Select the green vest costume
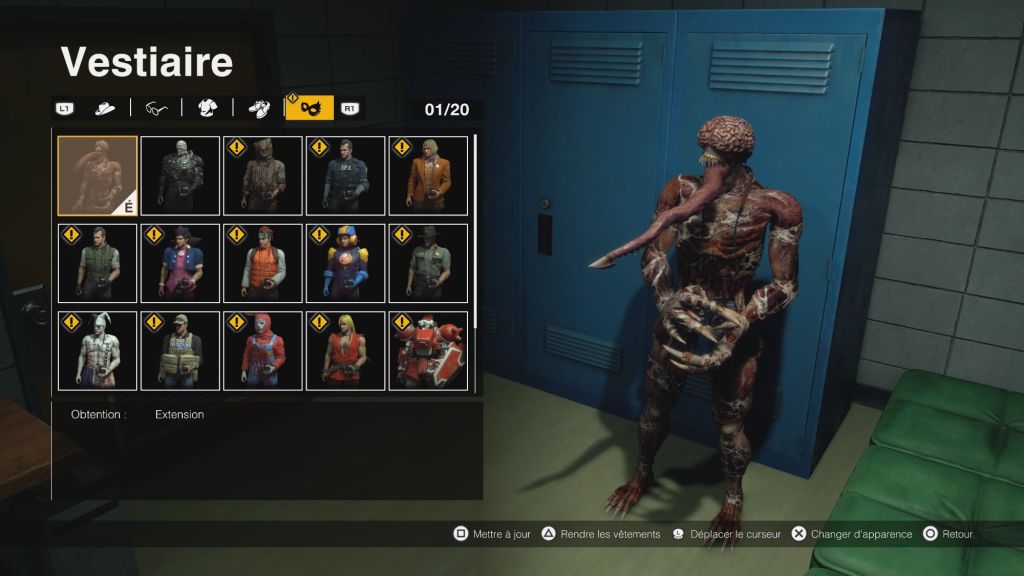The image size is (1024, 576). [x=97, y=263]
